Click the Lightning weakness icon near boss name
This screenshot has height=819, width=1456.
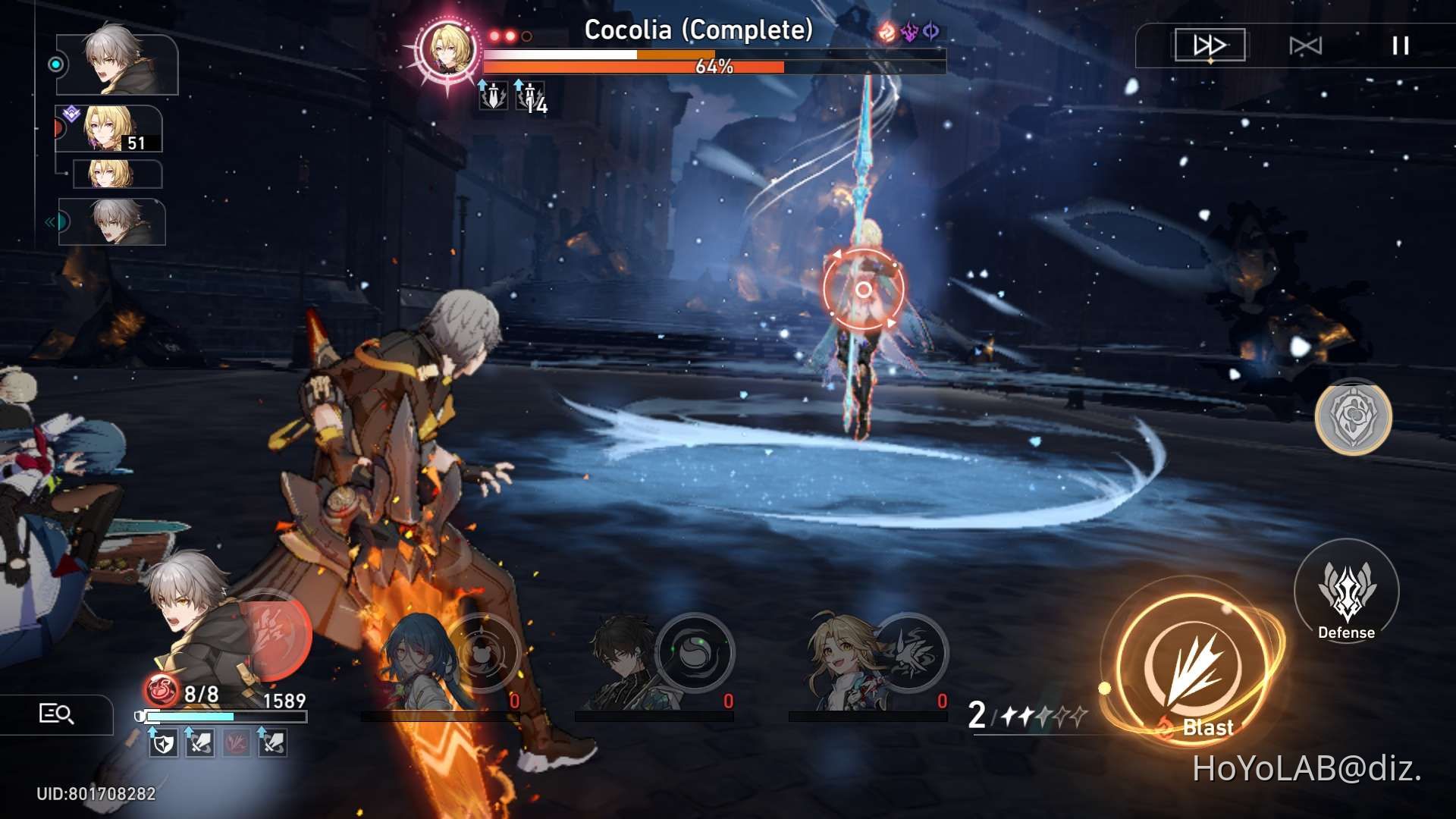(x=908, y=33)
